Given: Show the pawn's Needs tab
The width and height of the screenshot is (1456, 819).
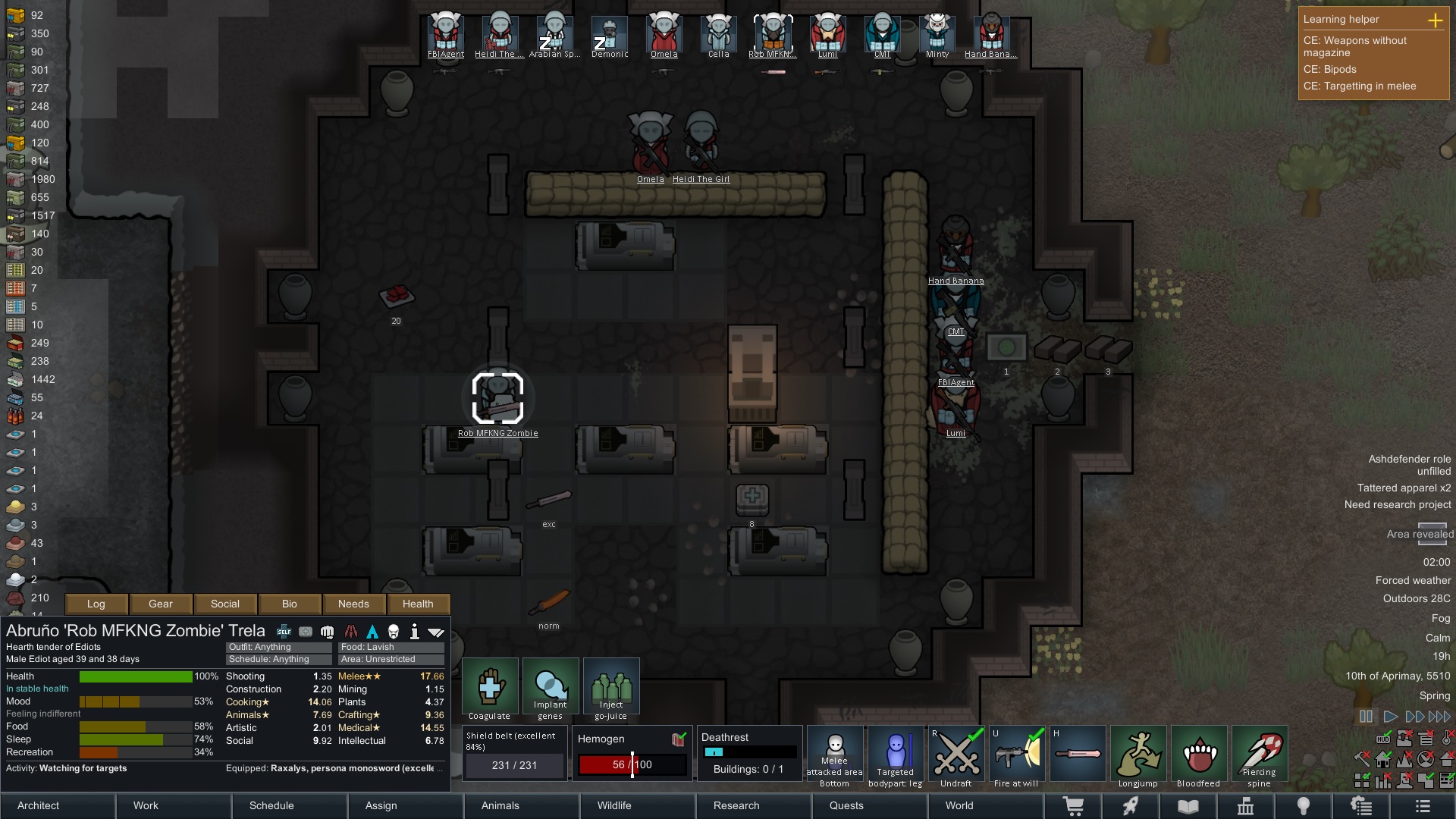Looking at the screenshot, I should tap(353, 604).
